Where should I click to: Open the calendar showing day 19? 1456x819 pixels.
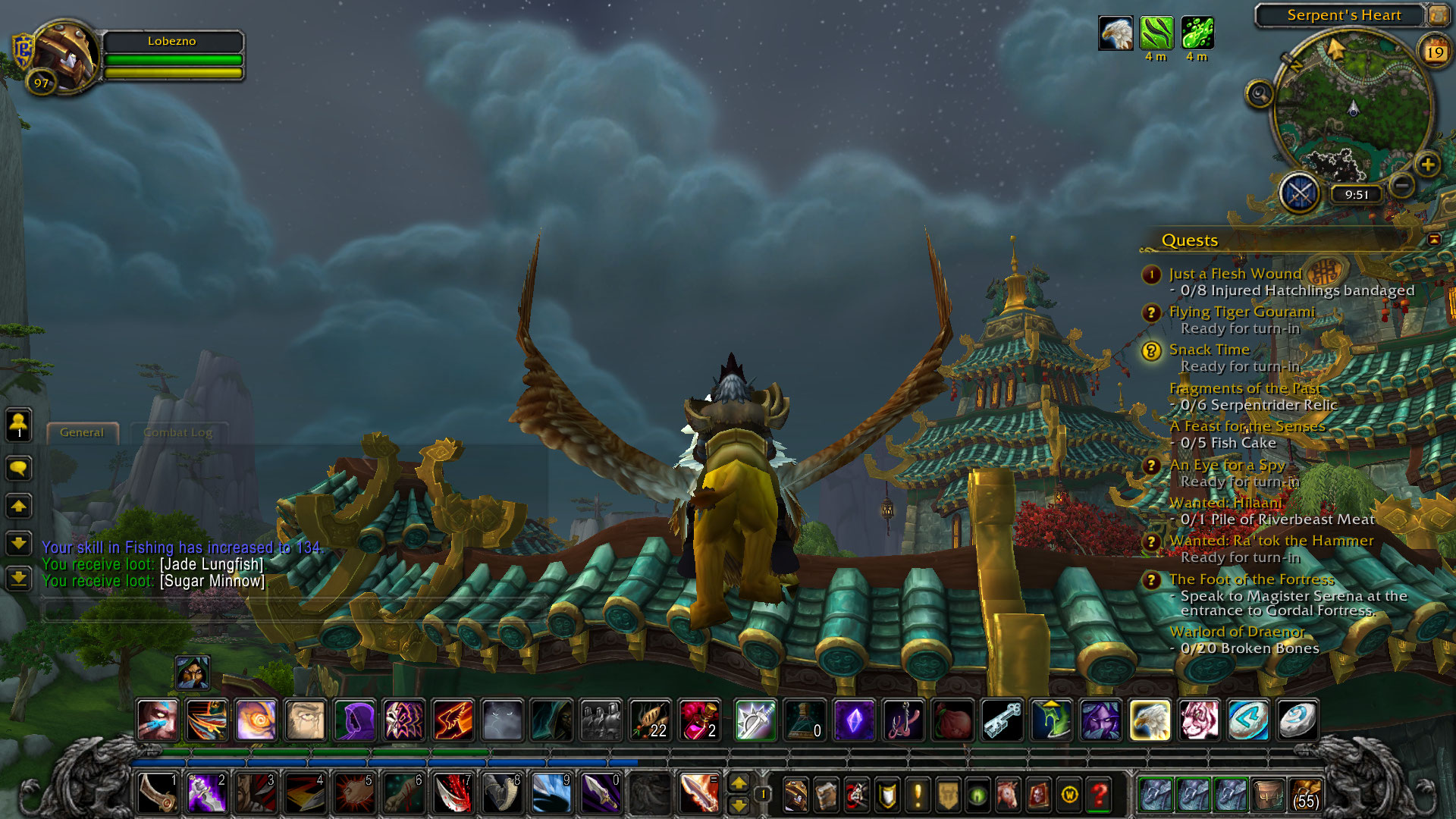[1434, 52]
